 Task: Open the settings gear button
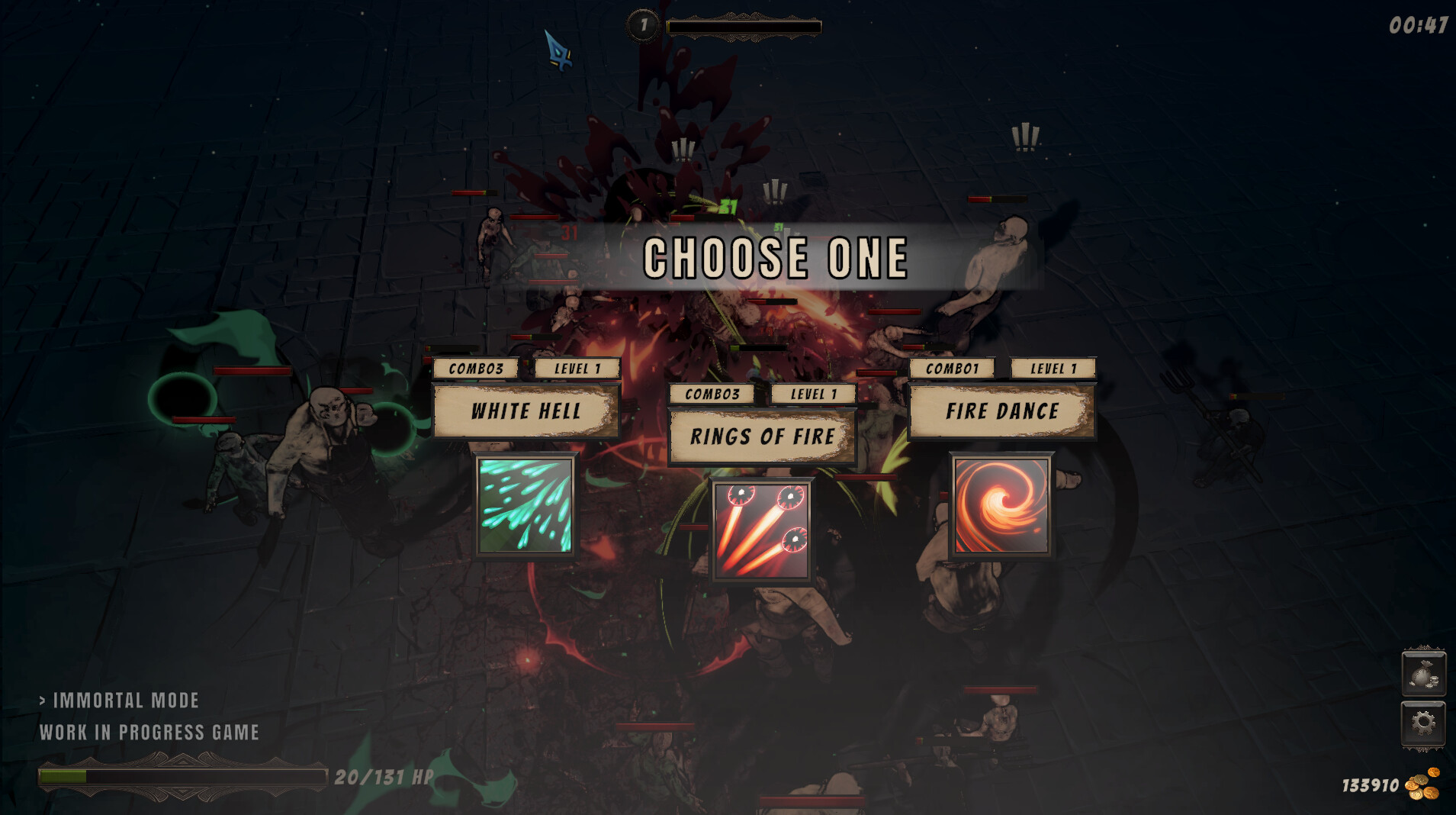click(x=1423, y=722)
